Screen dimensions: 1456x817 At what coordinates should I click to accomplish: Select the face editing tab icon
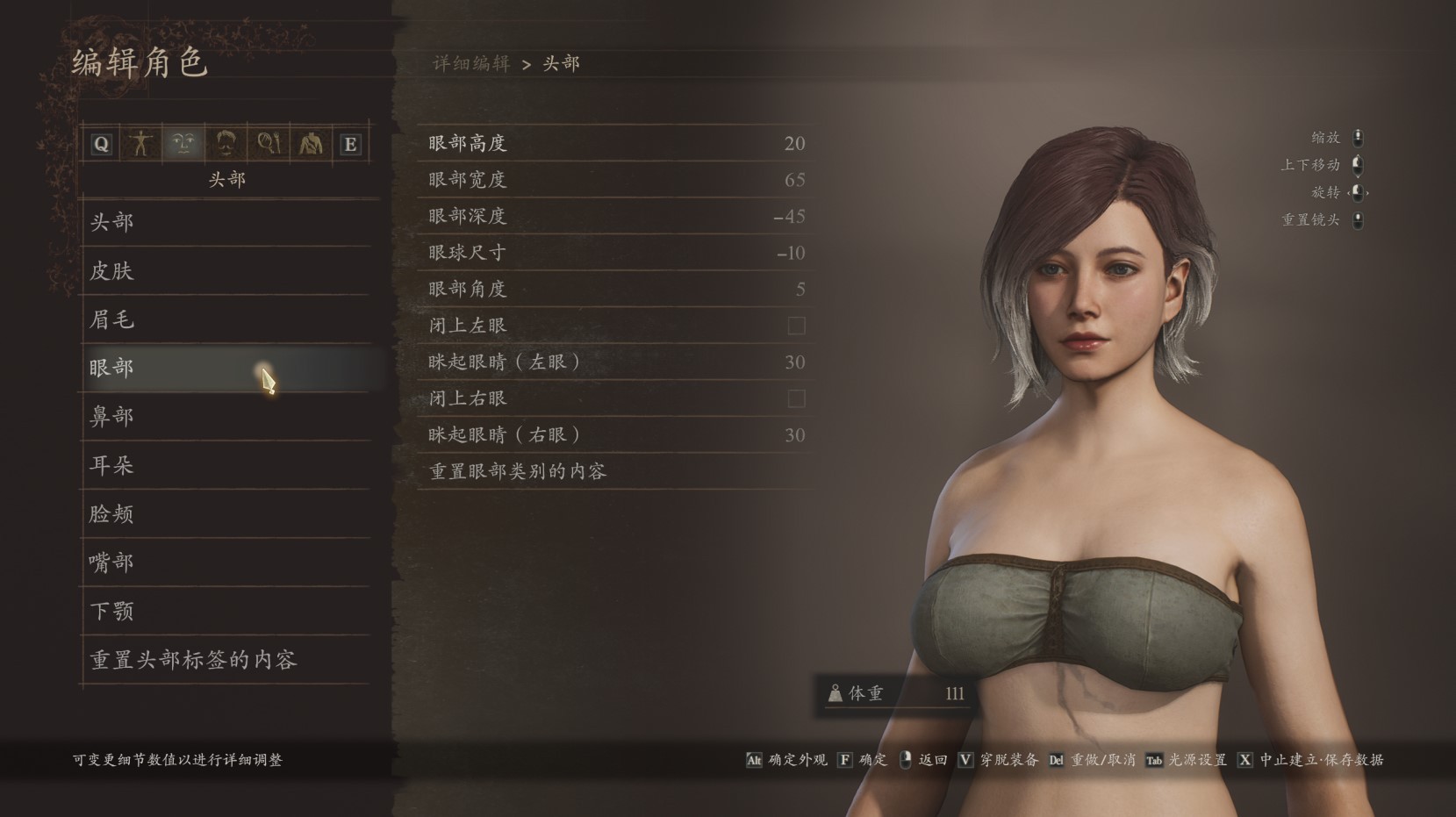(183, 144)
